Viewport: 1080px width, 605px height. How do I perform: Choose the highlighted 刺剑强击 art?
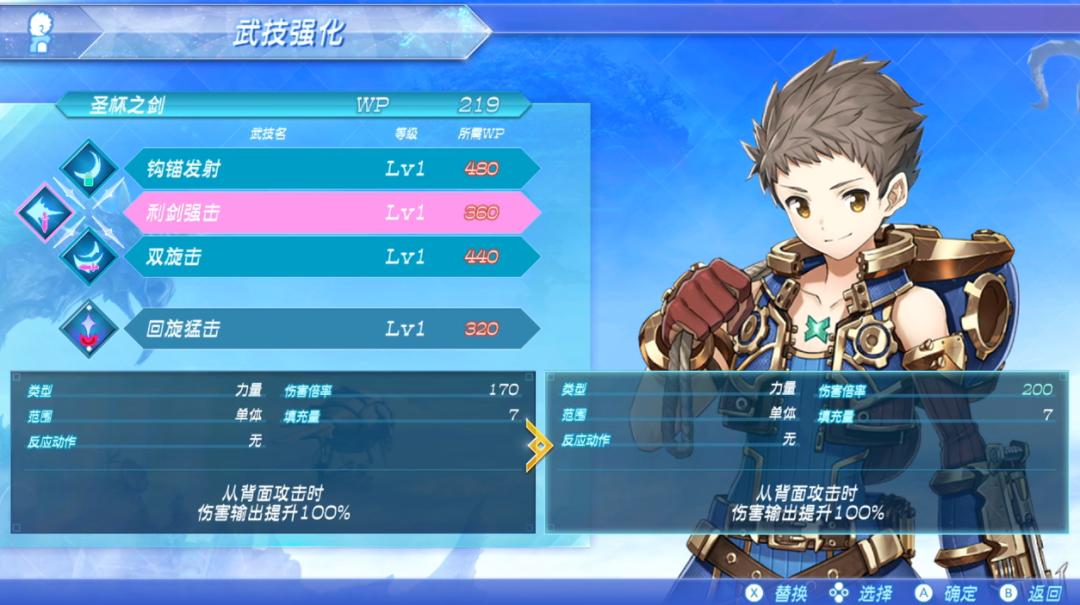(330, 213)
